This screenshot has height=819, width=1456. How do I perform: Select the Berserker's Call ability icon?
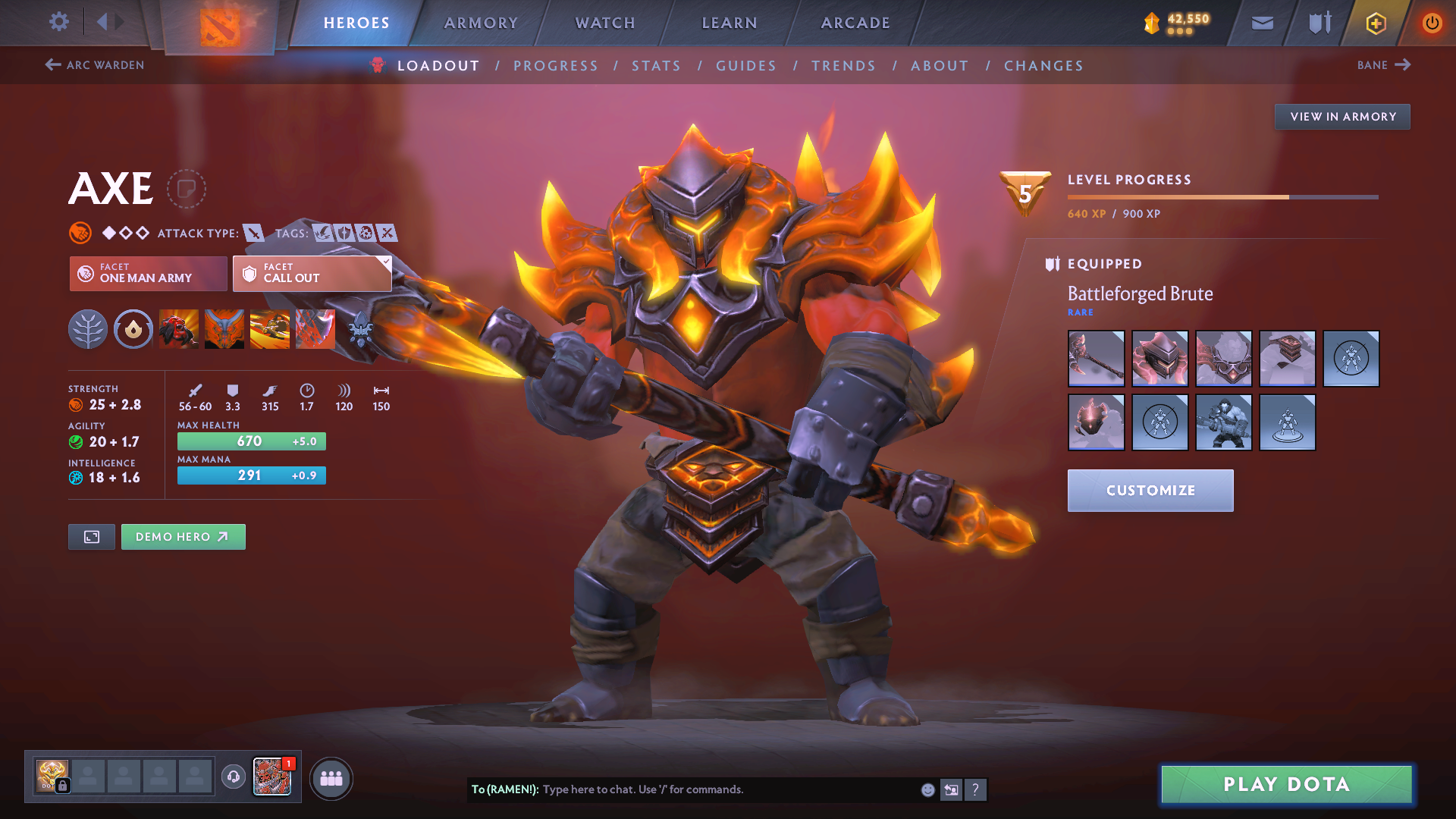coord(178,329)
